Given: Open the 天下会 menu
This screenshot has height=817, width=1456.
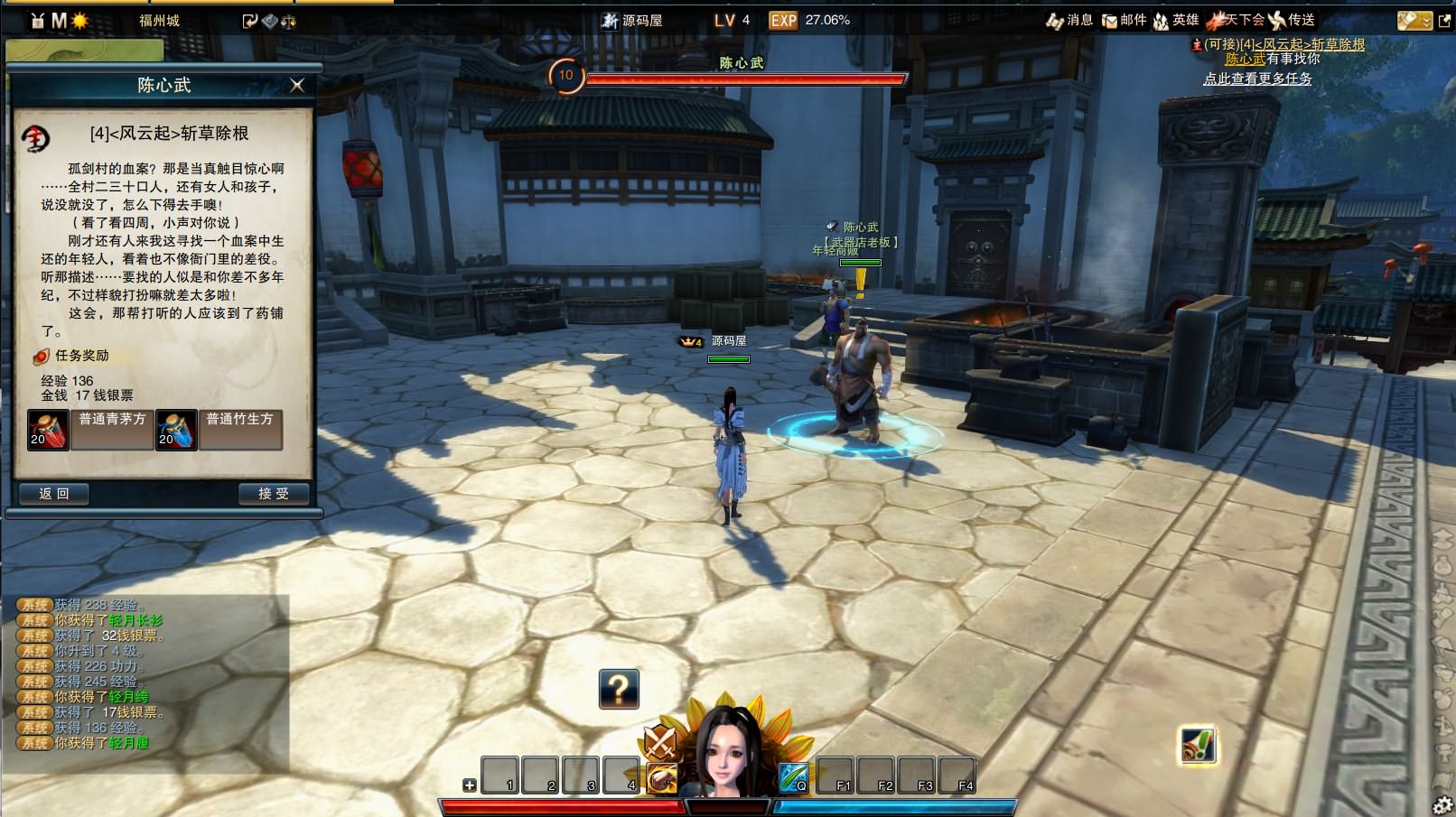Looking at the screenshot, I should pos(1236,20).
